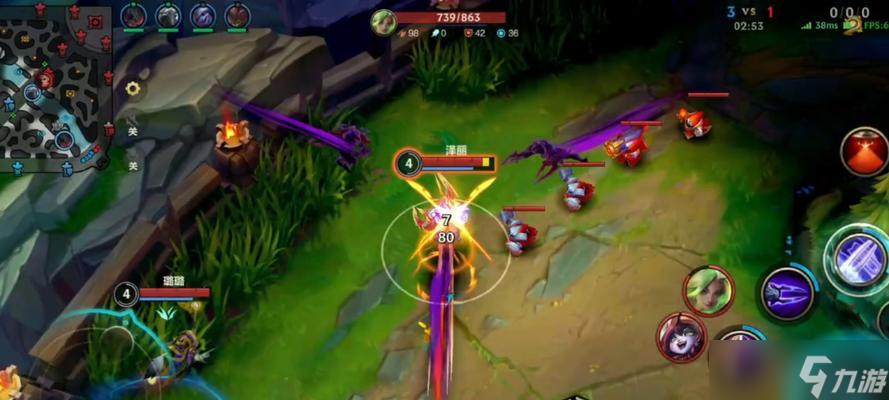Image resolution: width=889 pixels, height=400 pixels.
Task: Open settings via the gear icon
Action: click(x=132, y=88)
